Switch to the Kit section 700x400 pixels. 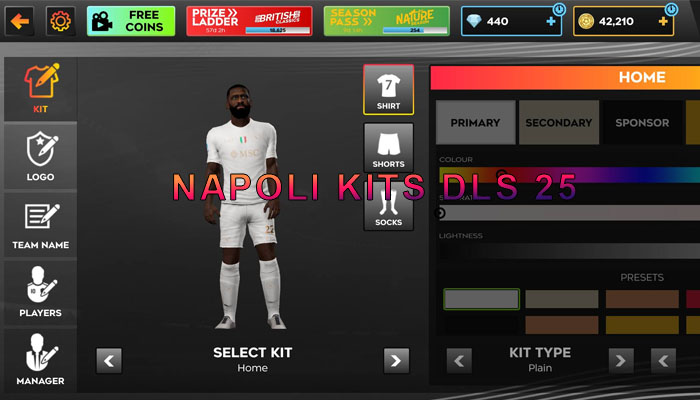coord(40,88)
